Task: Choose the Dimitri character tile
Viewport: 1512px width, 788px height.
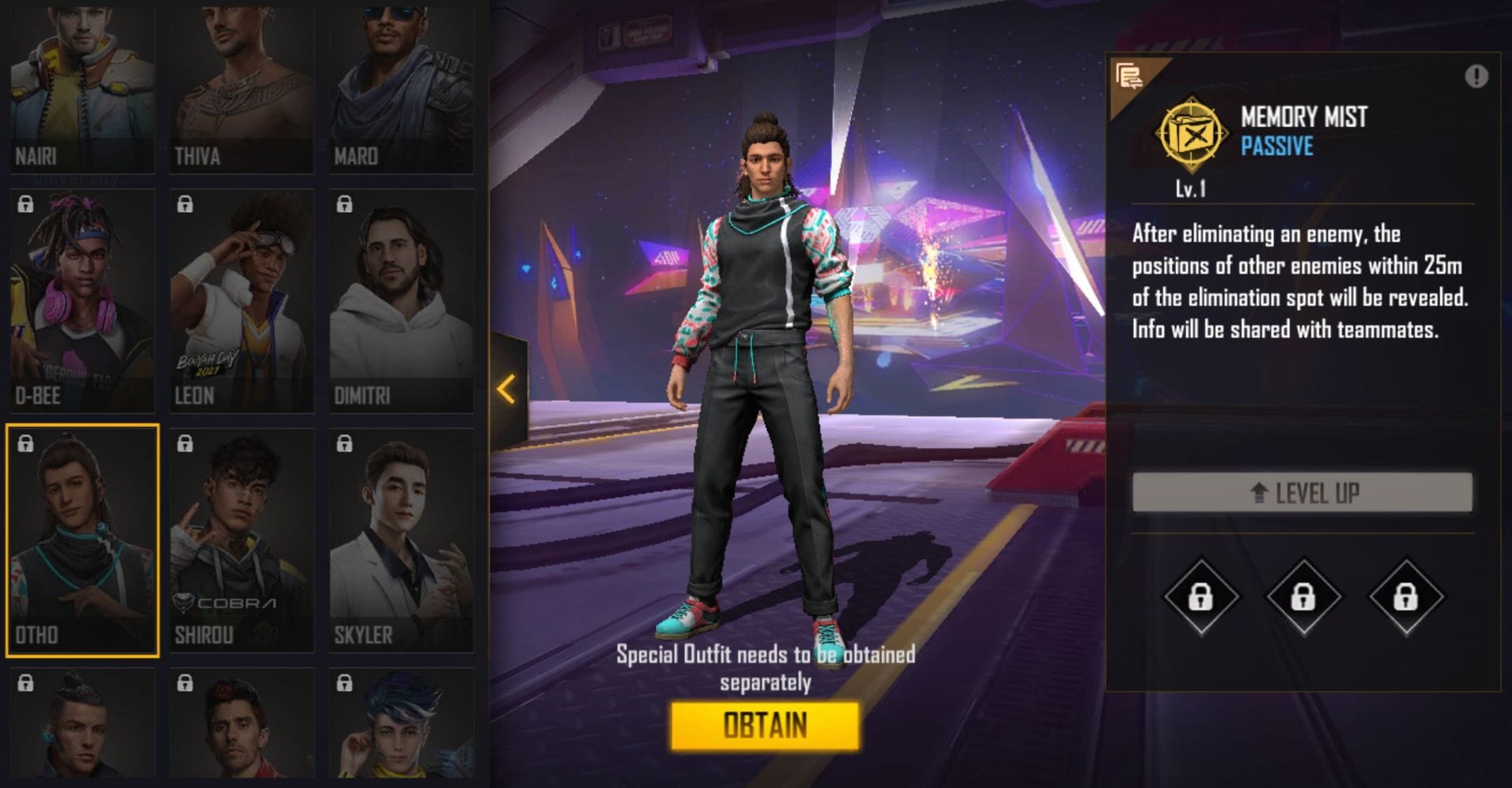Action: coord(401,301)
